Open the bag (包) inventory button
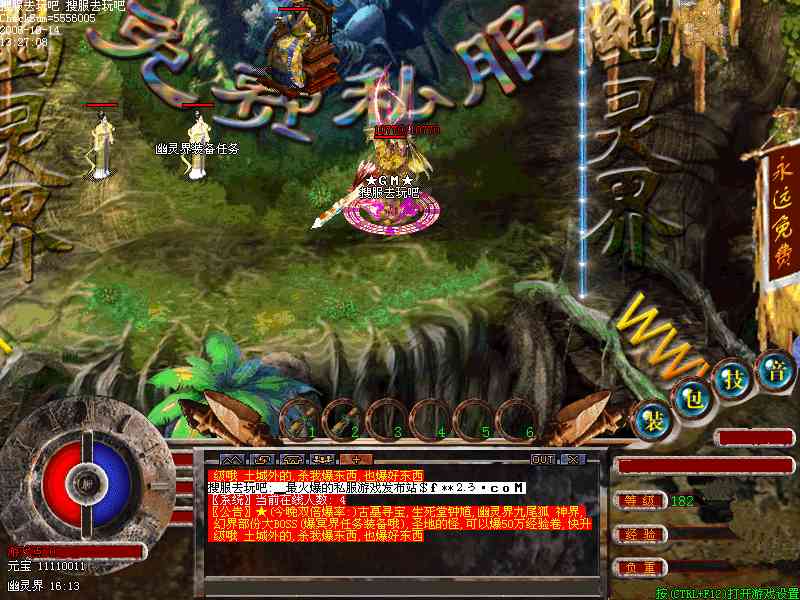The height and width of the screenshot is (600, 800). [x=692, y=397]
